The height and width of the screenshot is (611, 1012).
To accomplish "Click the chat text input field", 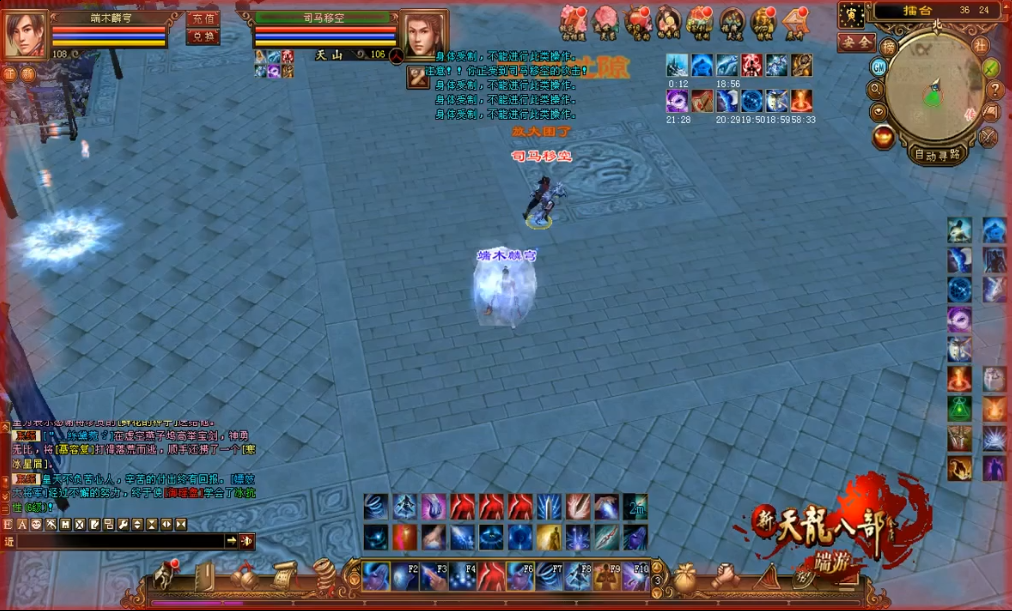I will point(118,541).
